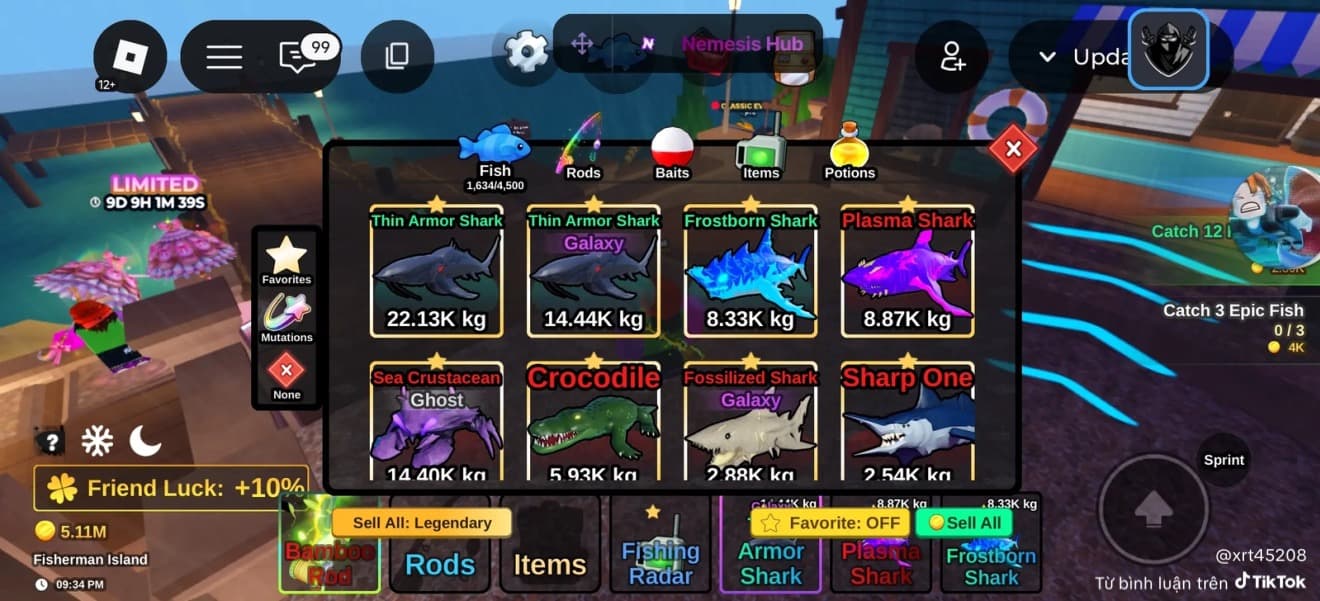Select the Frostborn Shark inventory card
Viewport: 1320px width, 601px height.
coord(750,271)
